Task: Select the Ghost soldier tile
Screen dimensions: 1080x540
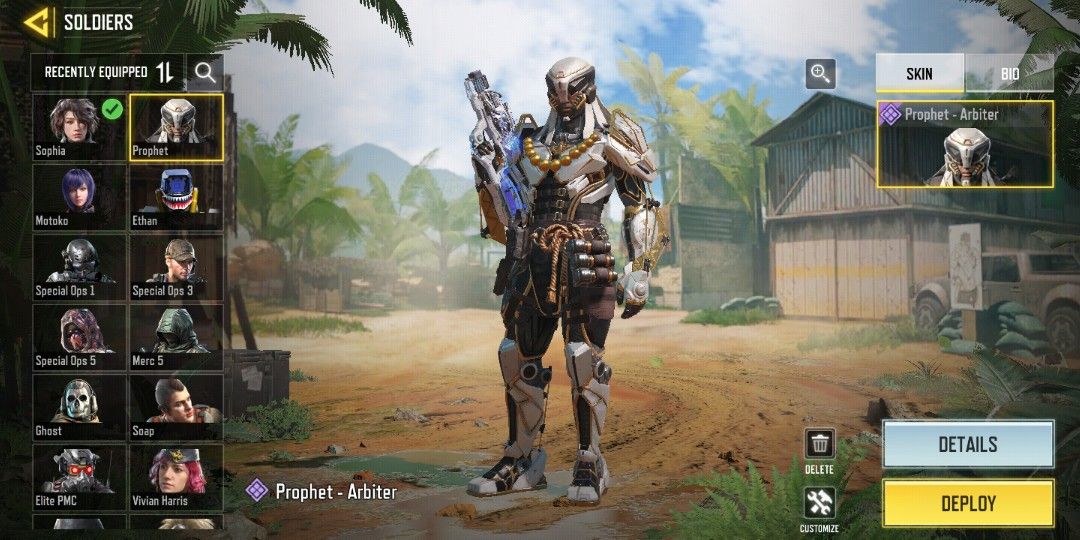Action: point(79,407)
